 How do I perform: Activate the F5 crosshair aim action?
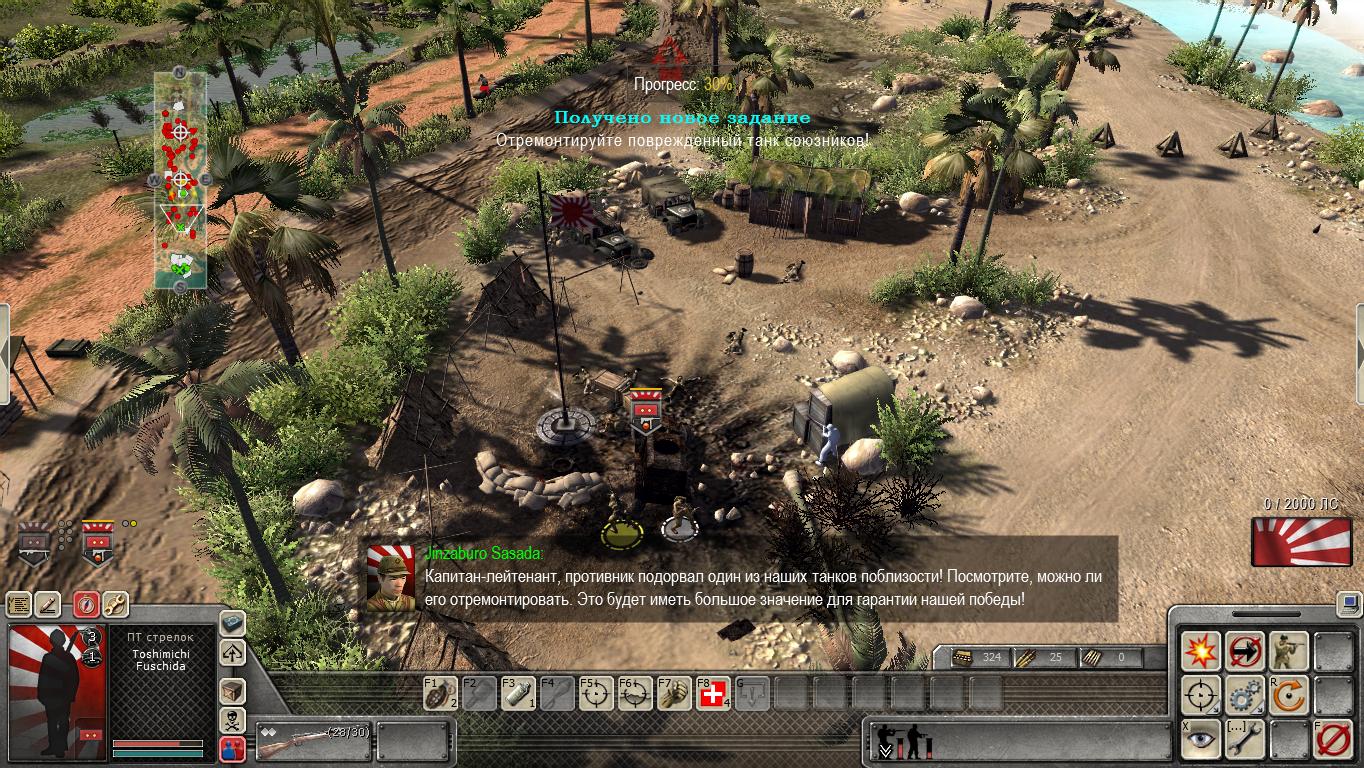pyautogui.click(x=597, y=693)
